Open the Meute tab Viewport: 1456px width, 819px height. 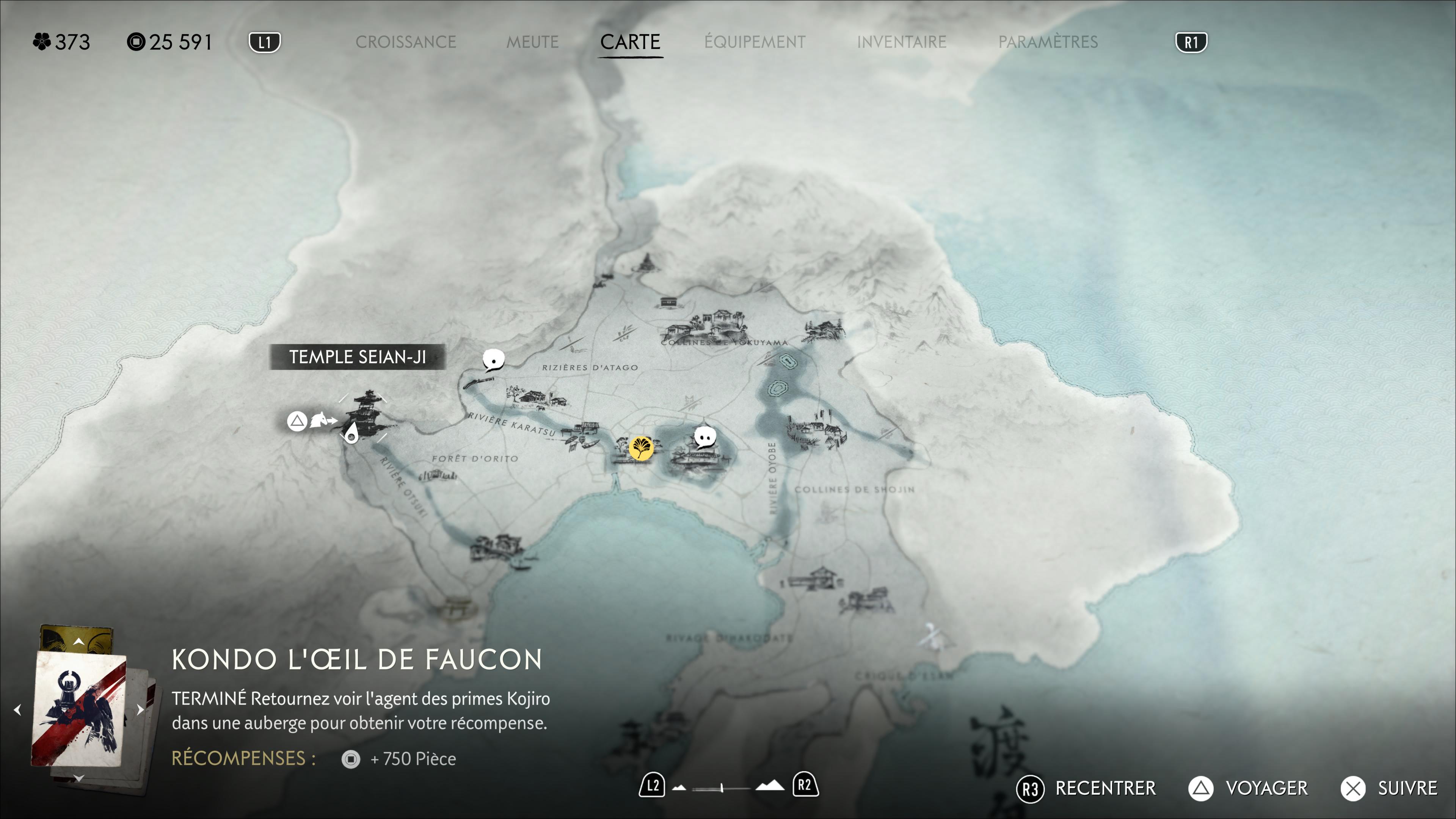coord(532,42)
